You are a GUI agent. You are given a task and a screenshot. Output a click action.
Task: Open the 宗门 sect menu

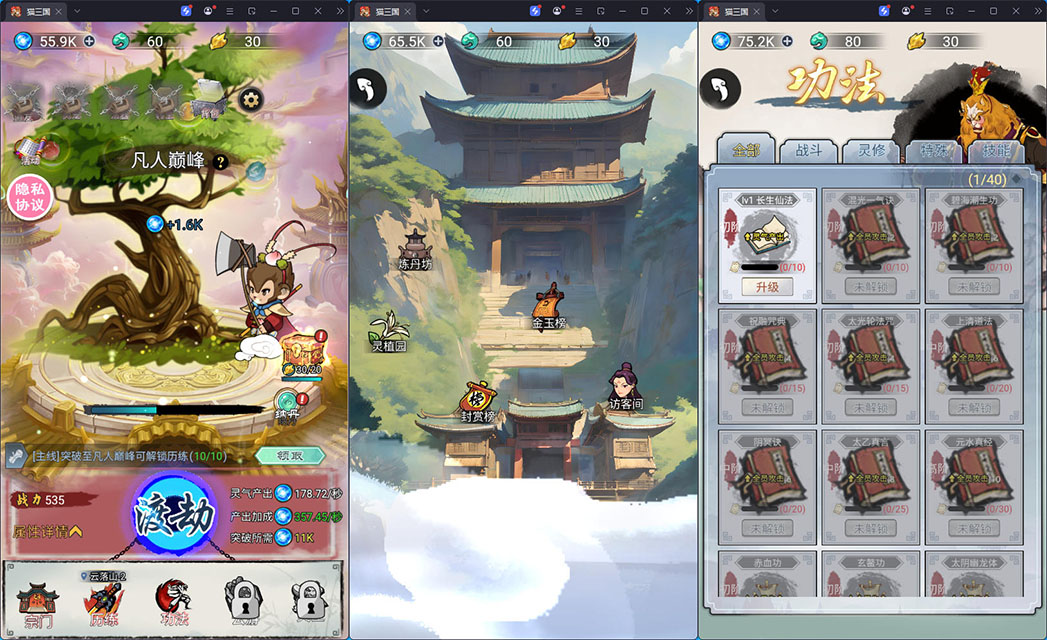tap(38, 601)
